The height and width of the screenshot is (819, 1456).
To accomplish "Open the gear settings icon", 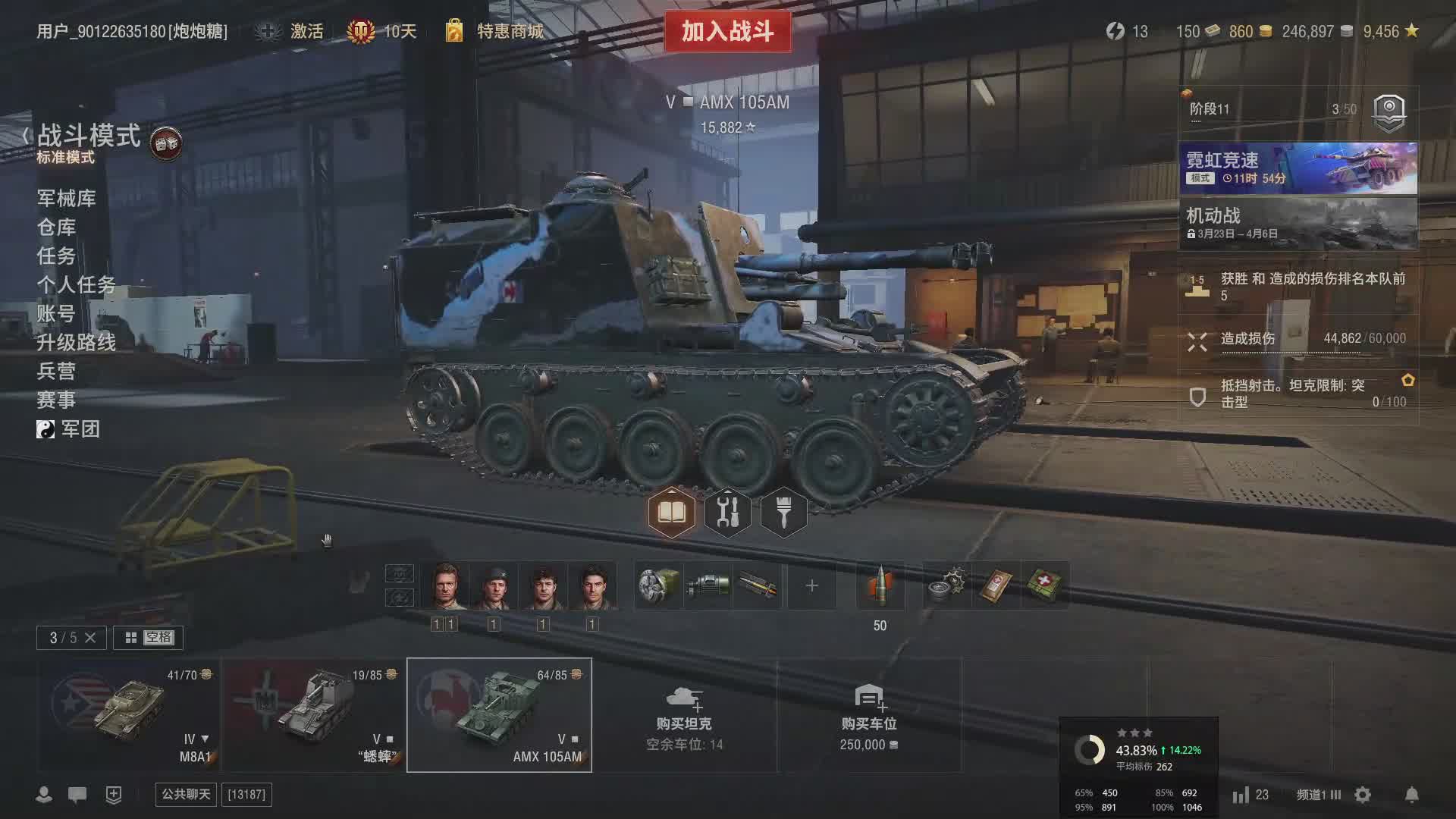I will (x=1363, y=795).
